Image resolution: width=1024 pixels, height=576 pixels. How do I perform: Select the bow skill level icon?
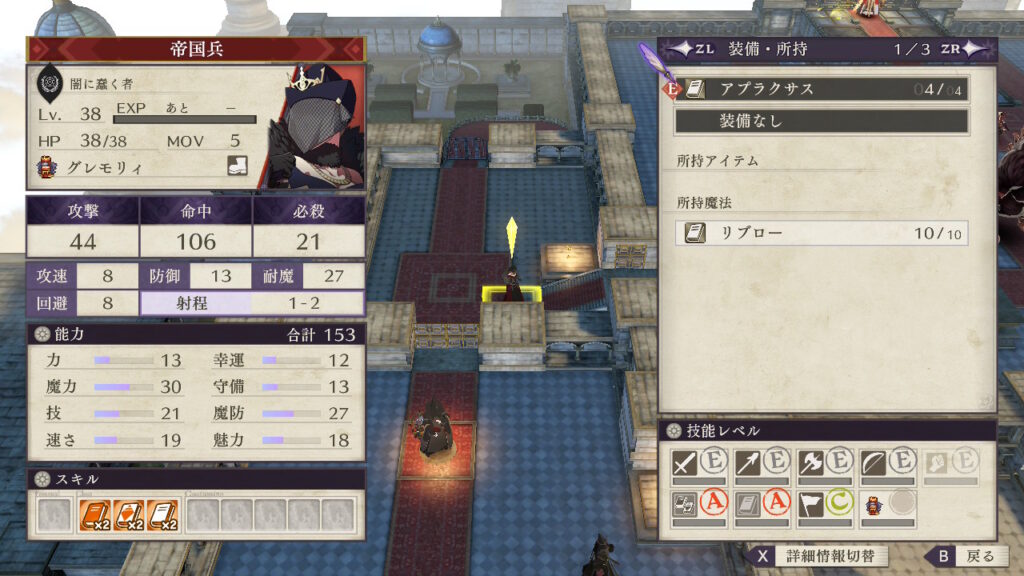(873, 463)
